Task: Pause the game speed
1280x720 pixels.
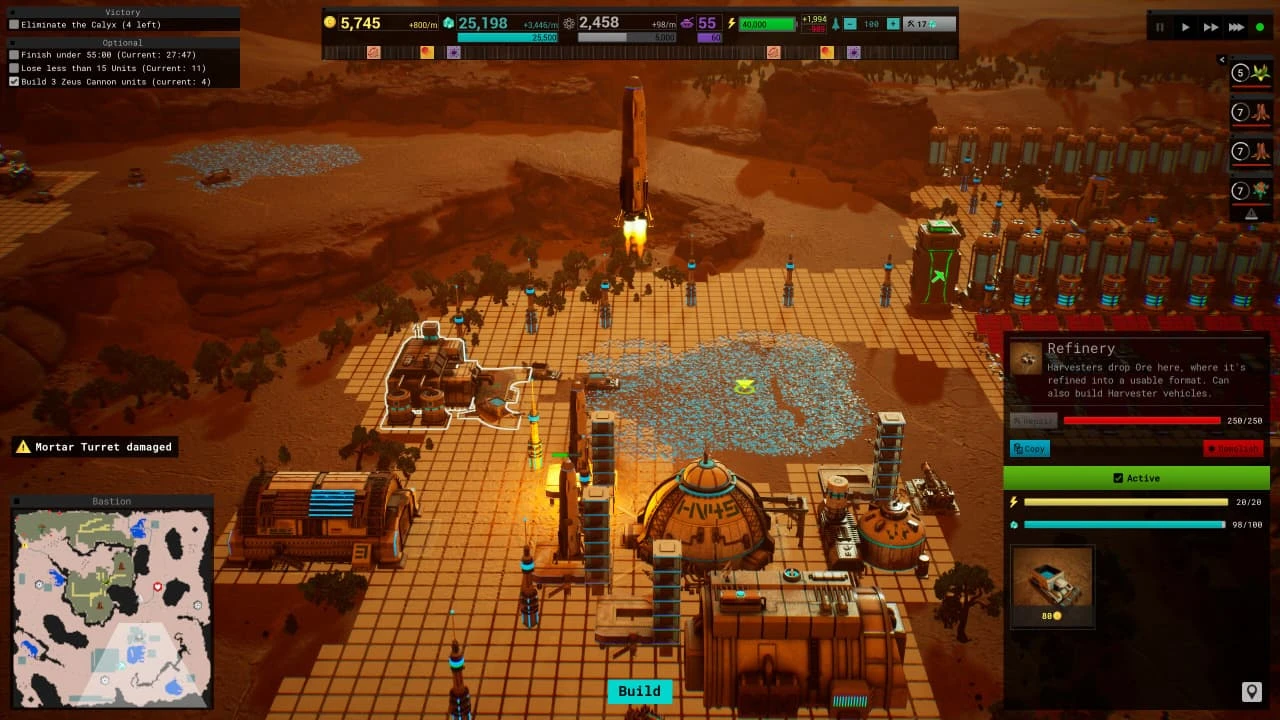Action: coord(1160,27)
